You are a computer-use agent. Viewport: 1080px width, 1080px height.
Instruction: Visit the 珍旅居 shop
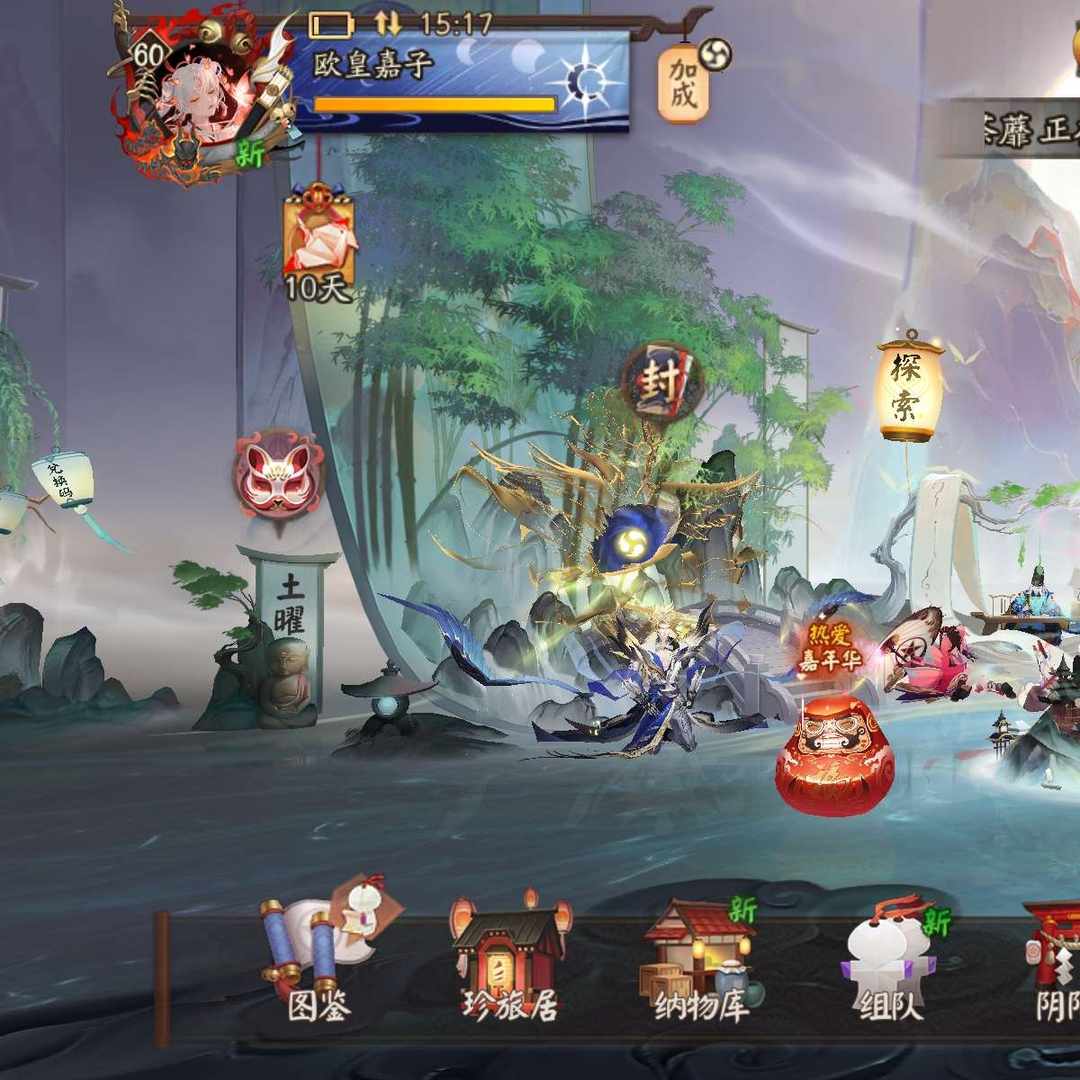510,960
